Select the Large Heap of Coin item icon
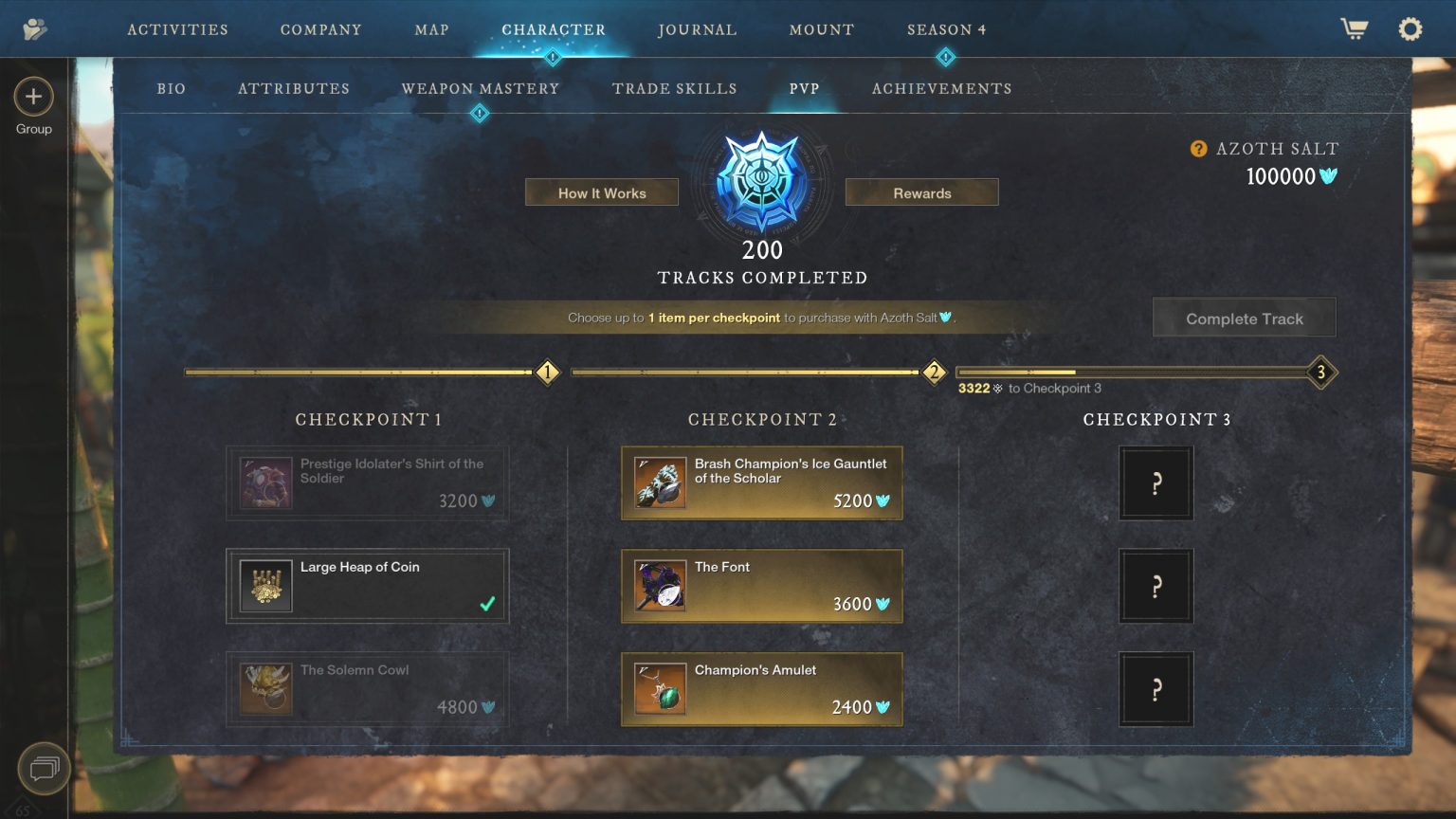Viewport: 1456px width, 819px height. click(266, 585)
